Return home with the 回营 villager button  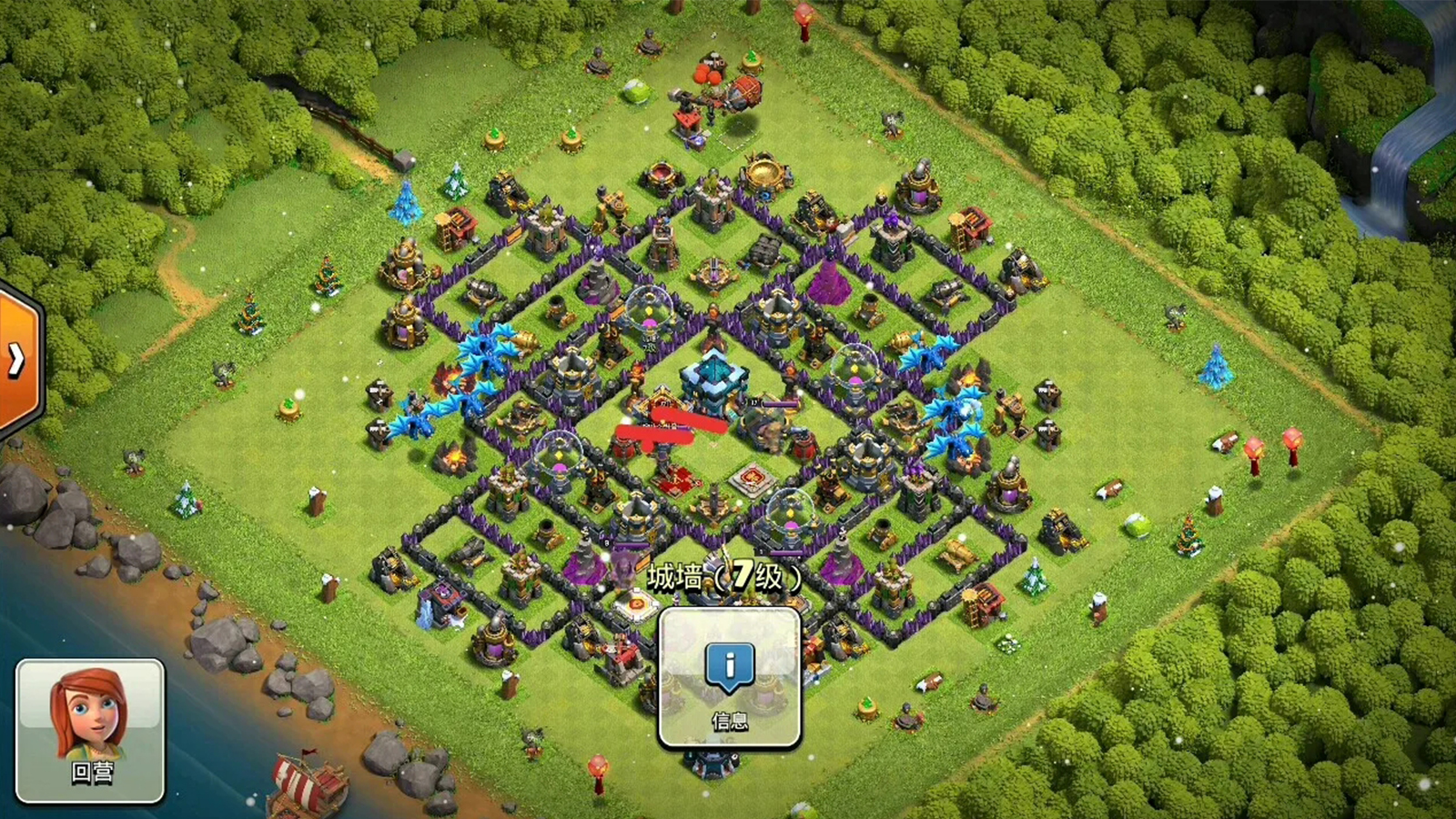pos(91,730)
